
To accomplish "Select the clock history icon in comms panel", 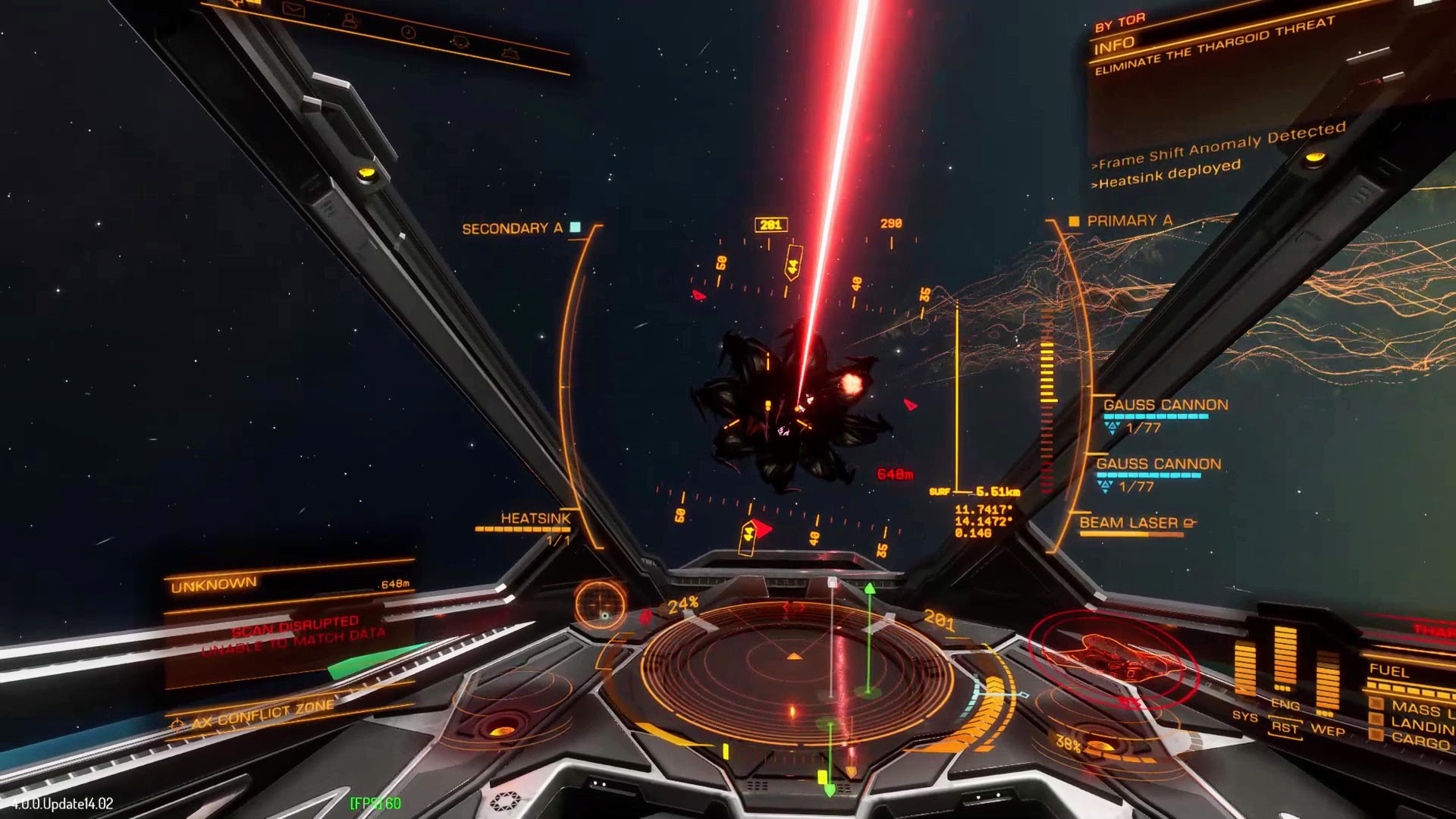I will tap(408, 33).
